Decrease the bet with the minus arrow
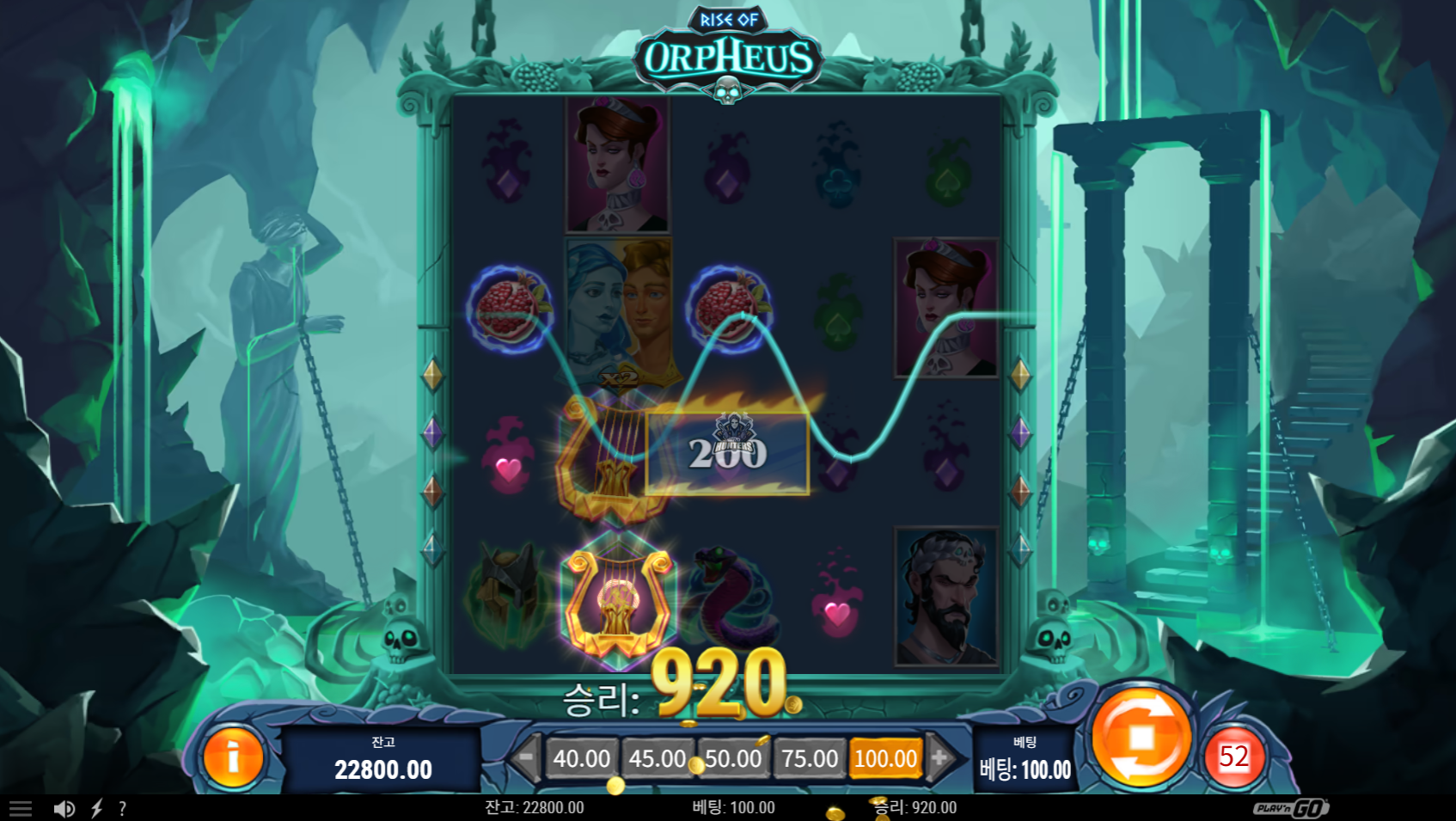Viewport: 1456px width, 821px height. 525,757
